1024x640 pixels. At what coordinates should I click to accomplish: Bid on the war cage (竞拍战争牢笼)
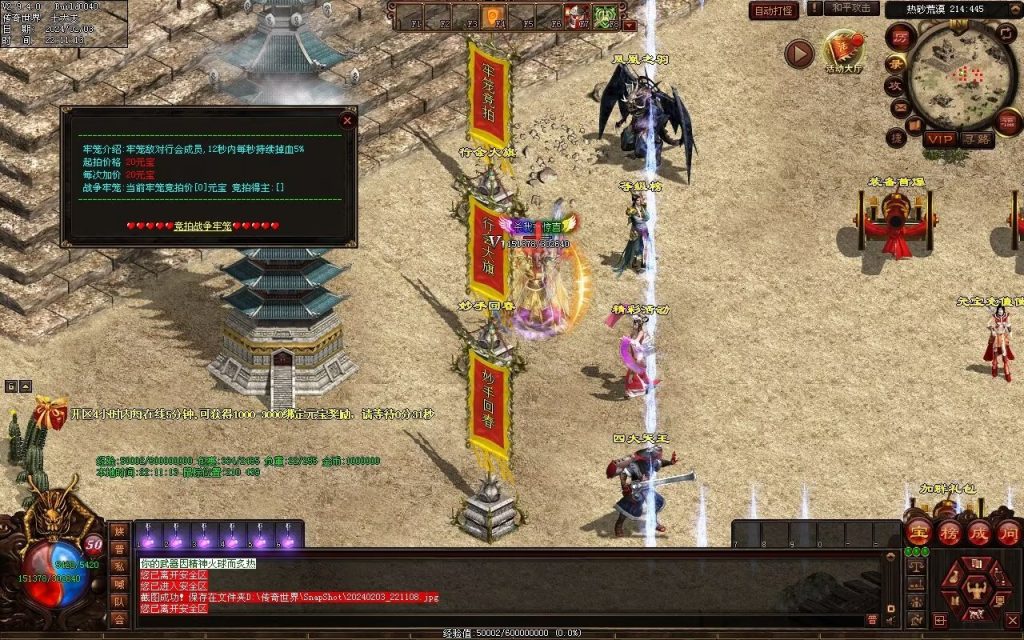pyautogui.click(x=203, y=226)
